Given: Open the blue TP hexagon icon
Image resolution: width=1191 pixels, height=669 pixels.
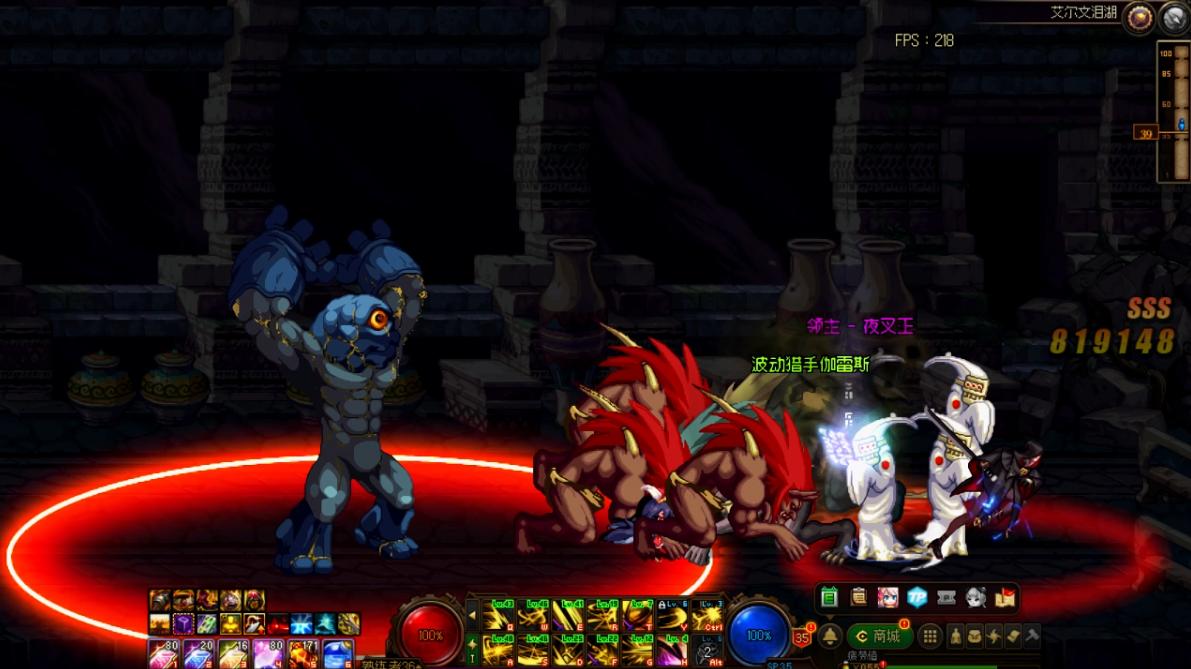Looking at the screenshot, I should pyautogui.click(x=917, y=598).
